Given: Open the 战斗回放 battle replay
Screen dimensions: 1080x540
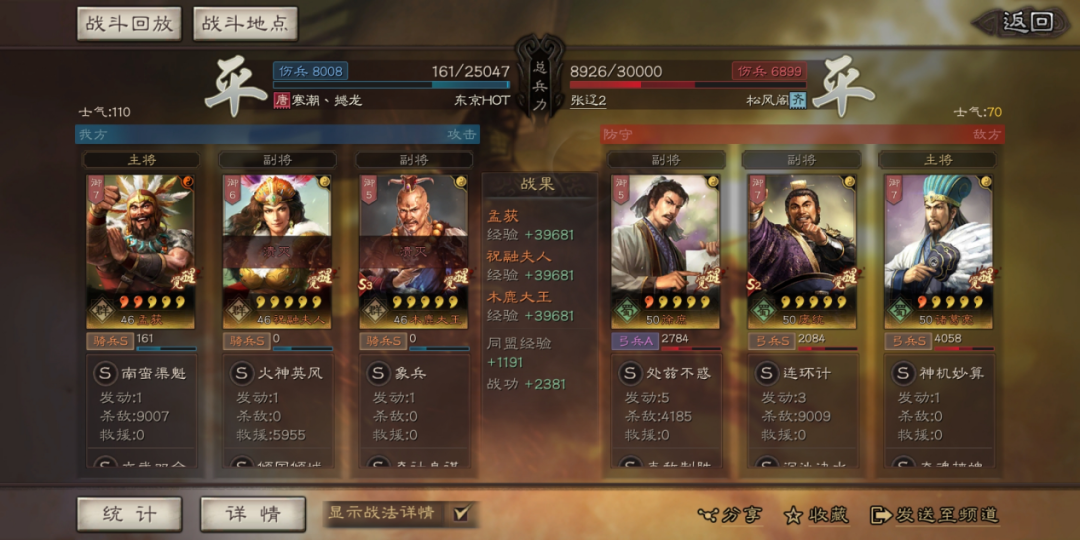Looking at the screenshot, I should pos(129,24).
